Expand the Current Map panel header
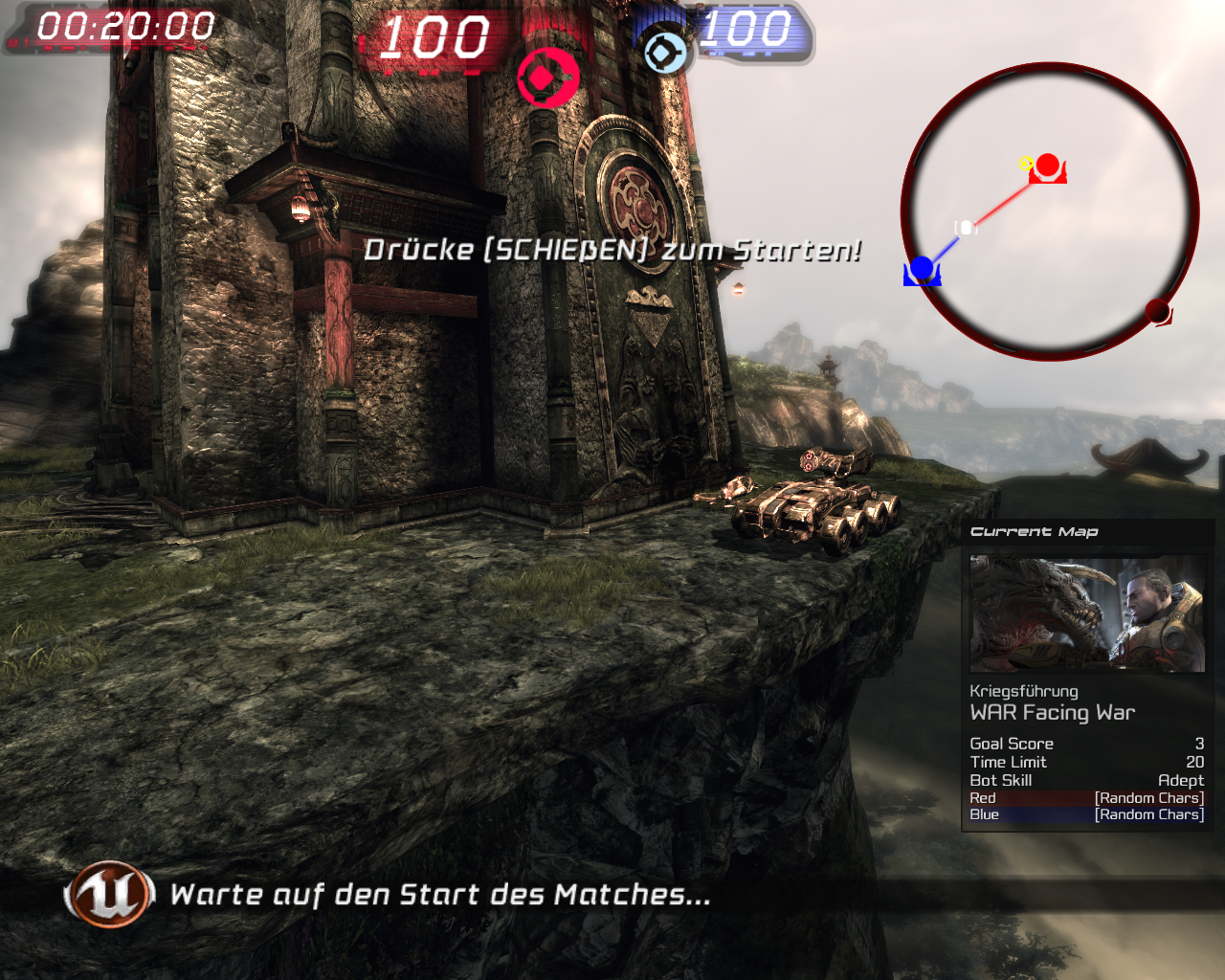Image resolution: width=1225 pixels, height=980 pixels. [1034, 531]
